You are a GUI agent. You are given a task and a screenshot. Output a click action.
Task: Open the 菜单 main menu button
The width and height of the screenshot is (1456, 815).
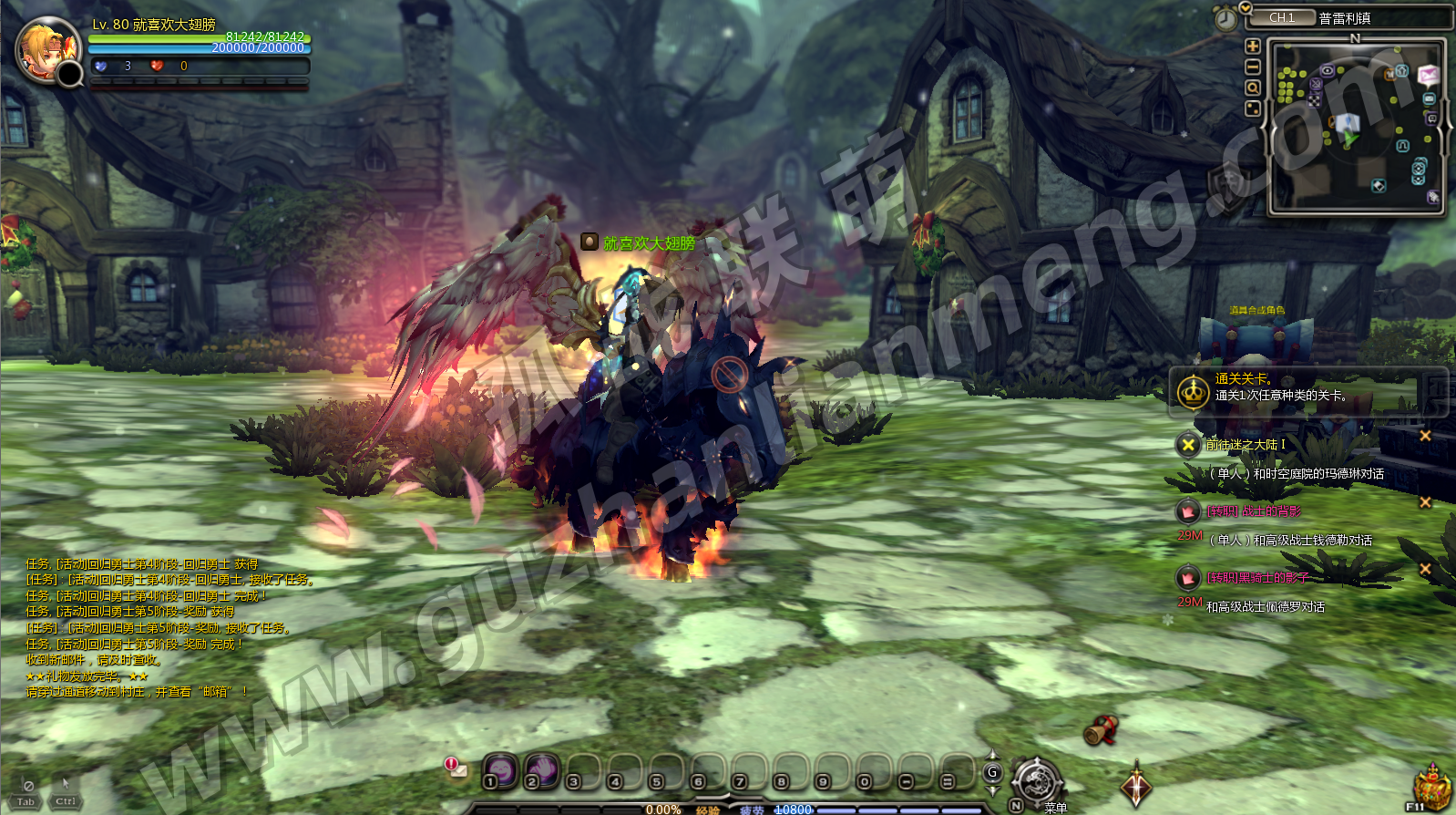coord(1038,782)
